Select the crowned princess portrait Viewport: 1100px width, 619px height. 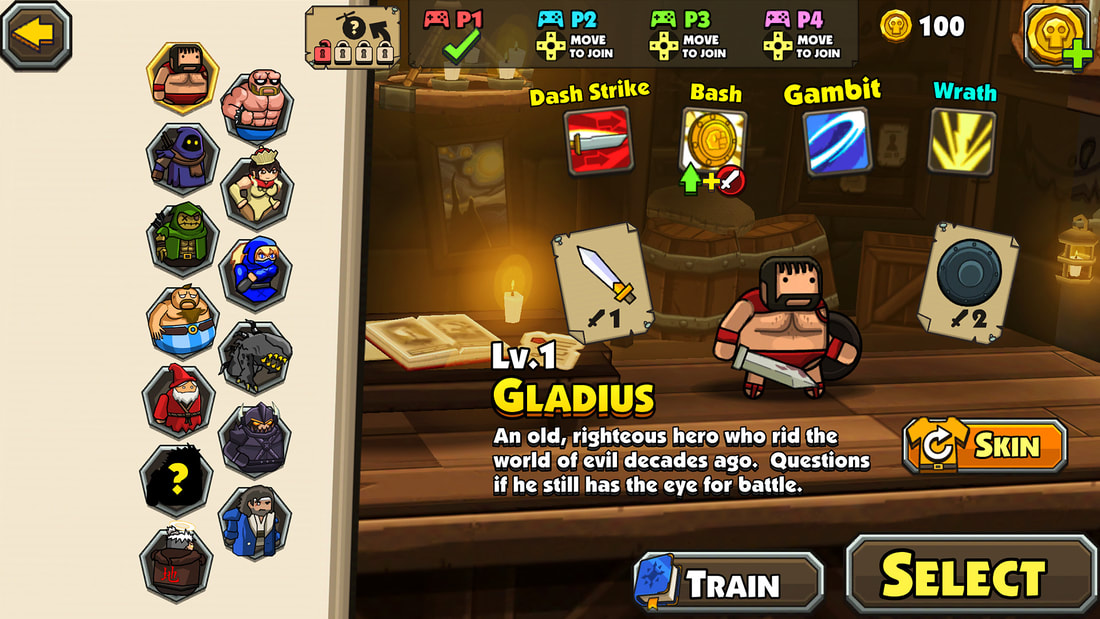256,189
